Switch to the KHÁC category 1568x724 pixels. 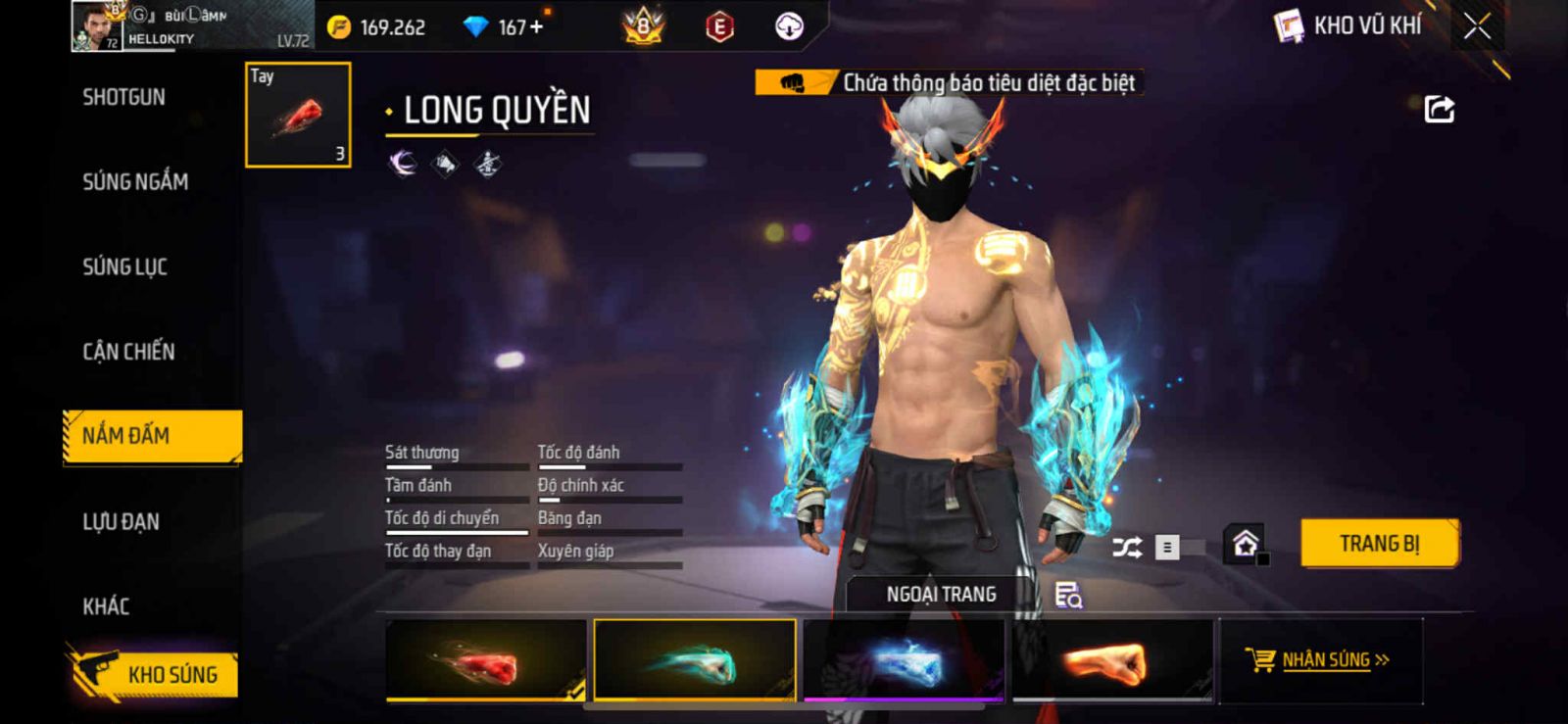pos(106,606)
